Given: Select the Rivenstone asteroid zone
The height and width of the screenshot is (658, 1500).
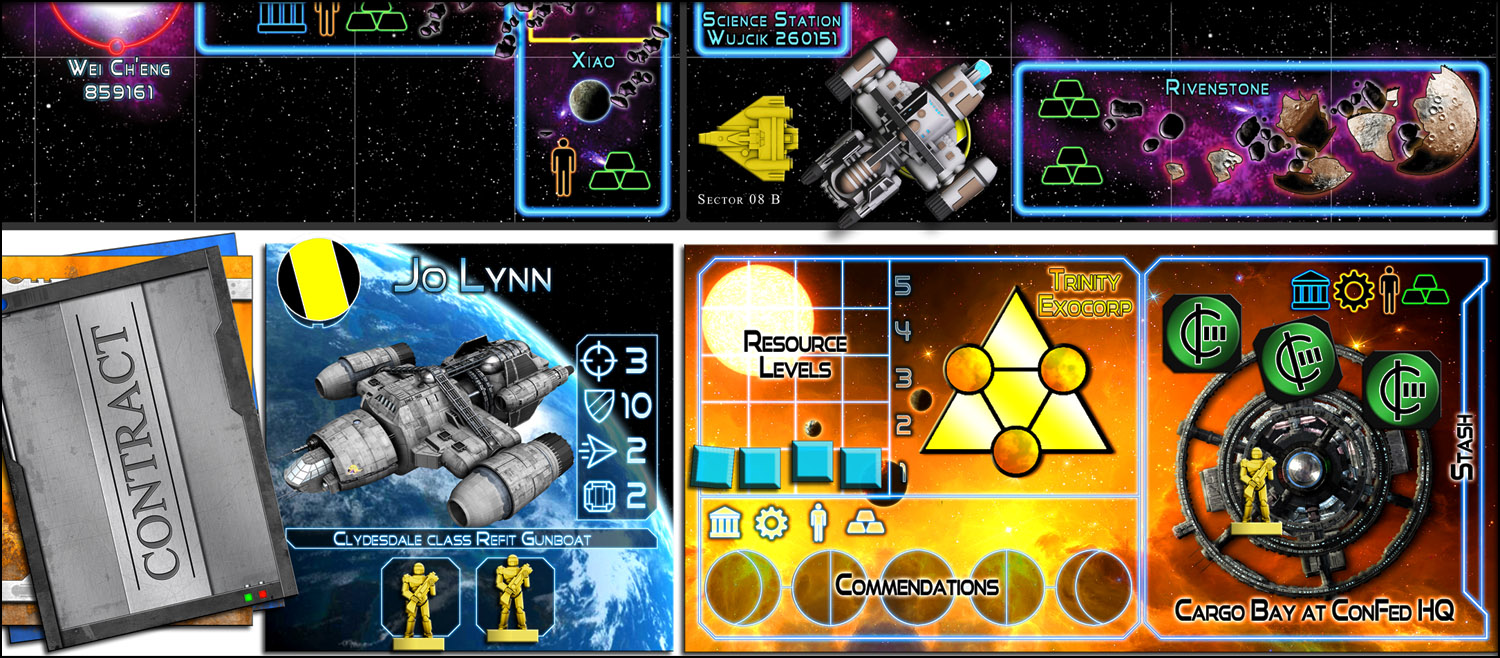Looking at the screenshot, I should [1250, 138].
